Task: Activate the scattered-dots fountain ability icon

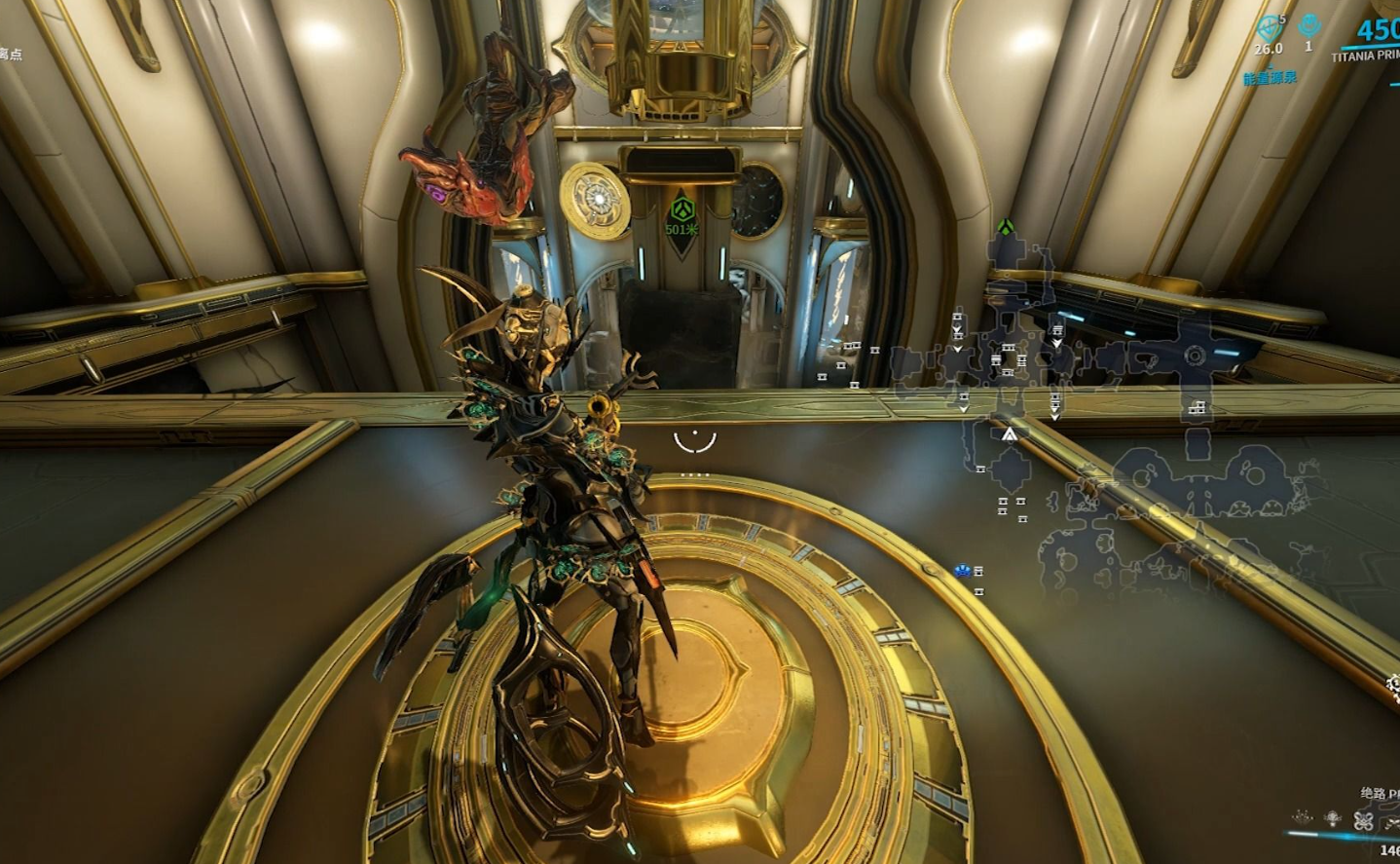Action: [1302, 818]
